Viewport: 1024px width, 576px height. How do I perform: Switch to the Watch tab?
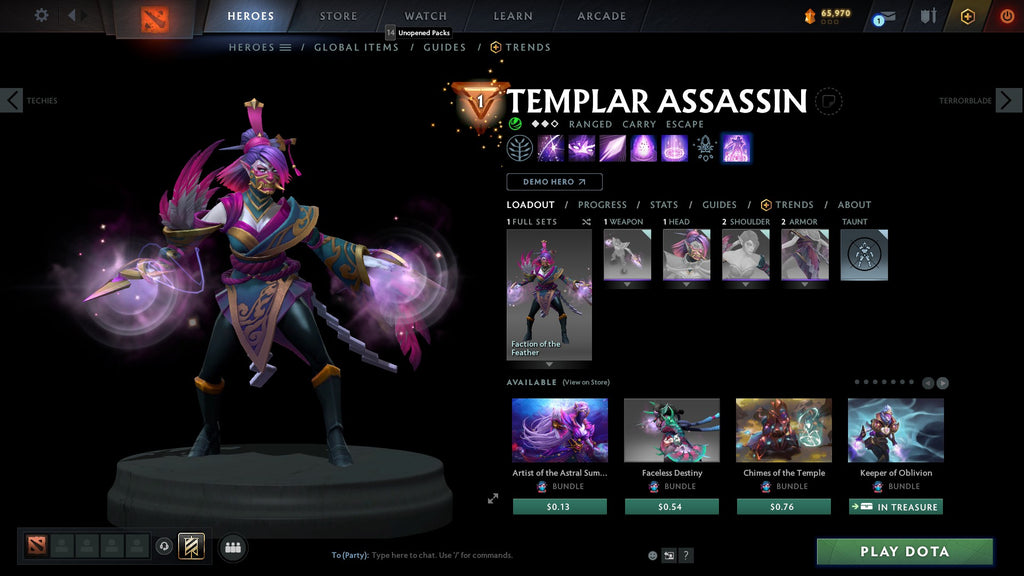pos(425,16)
